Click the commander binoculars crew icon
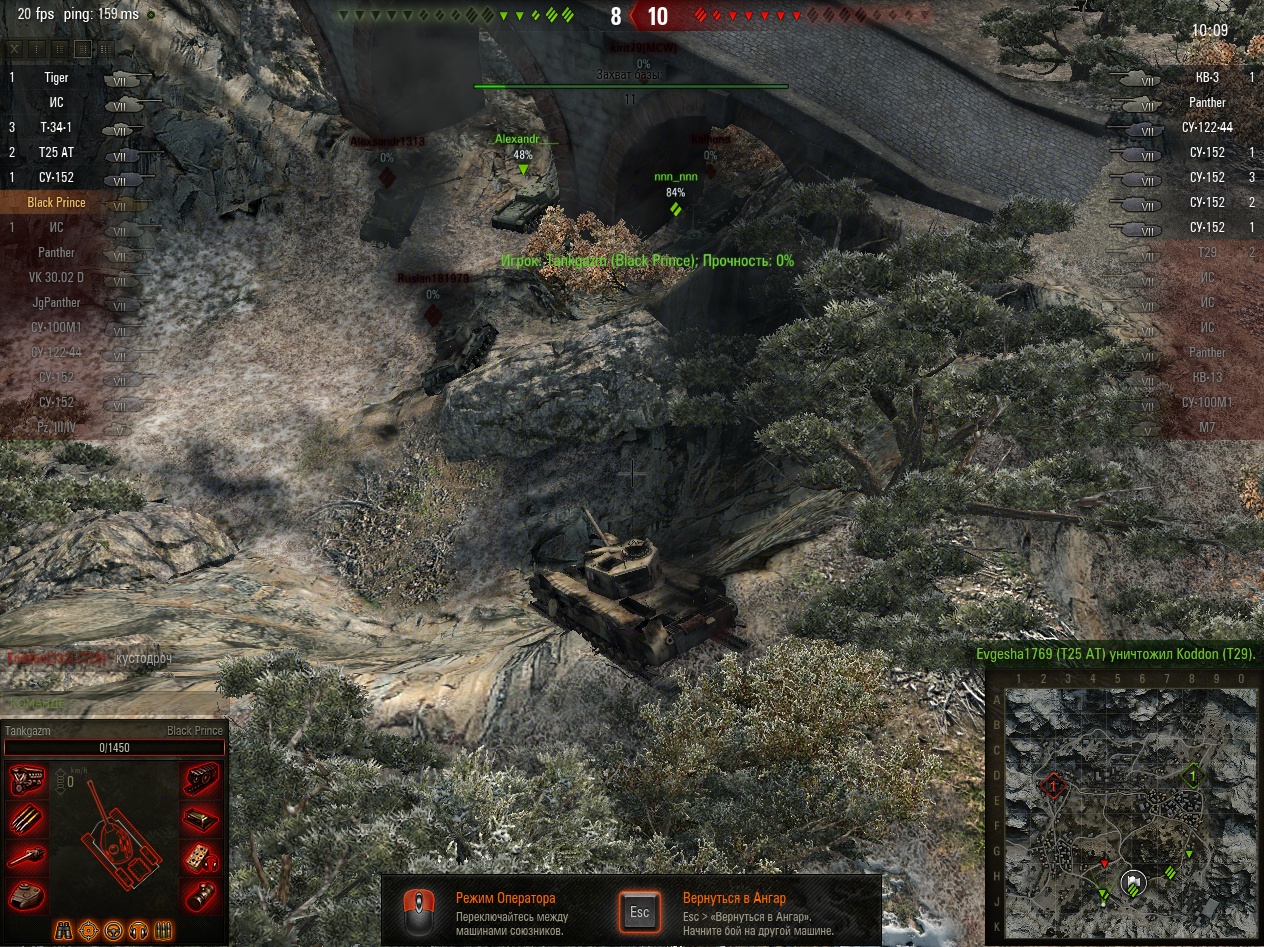 [63, 930]
